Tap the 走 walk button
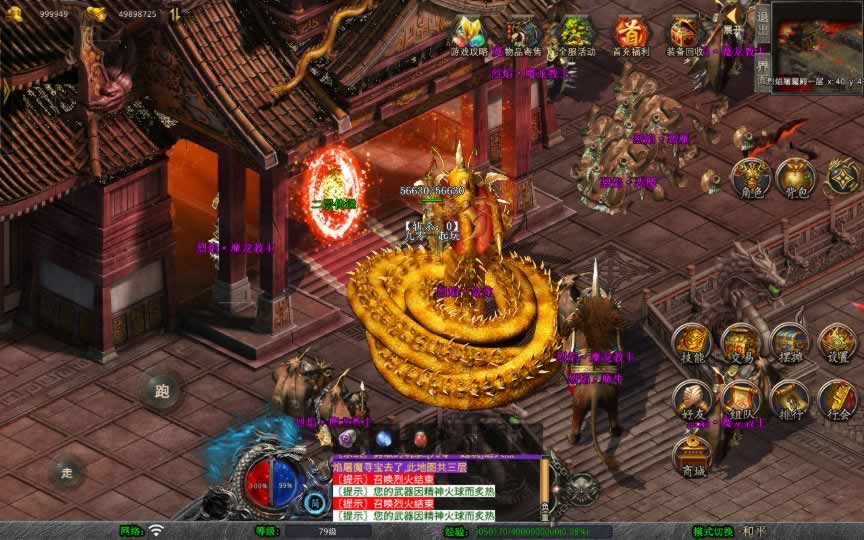This screenshot has height=540, width=864. (x=68, y=470)
